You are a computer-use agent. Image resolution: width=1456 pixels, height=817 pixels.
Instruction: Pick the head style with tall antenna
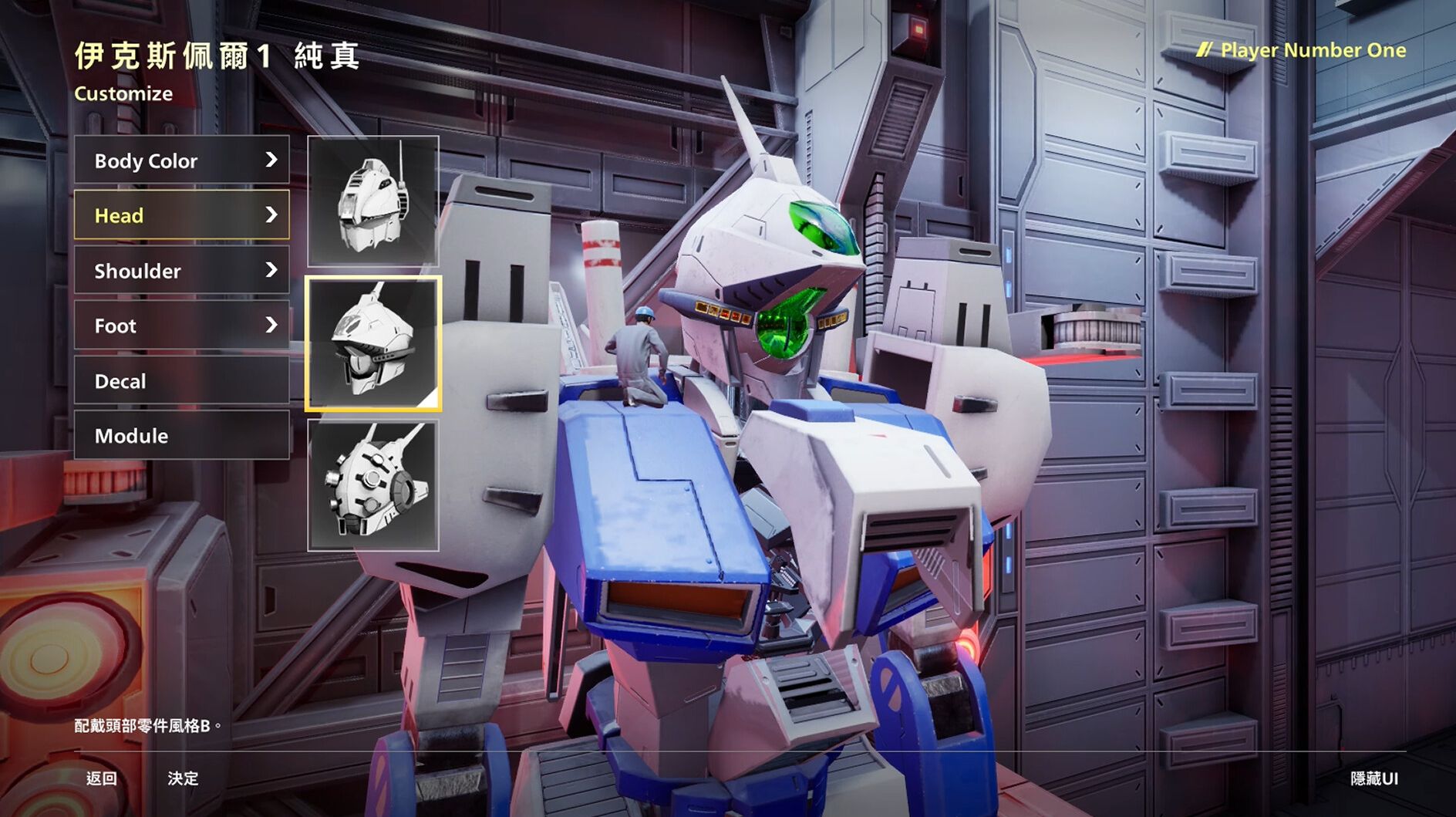pos(373,201)
